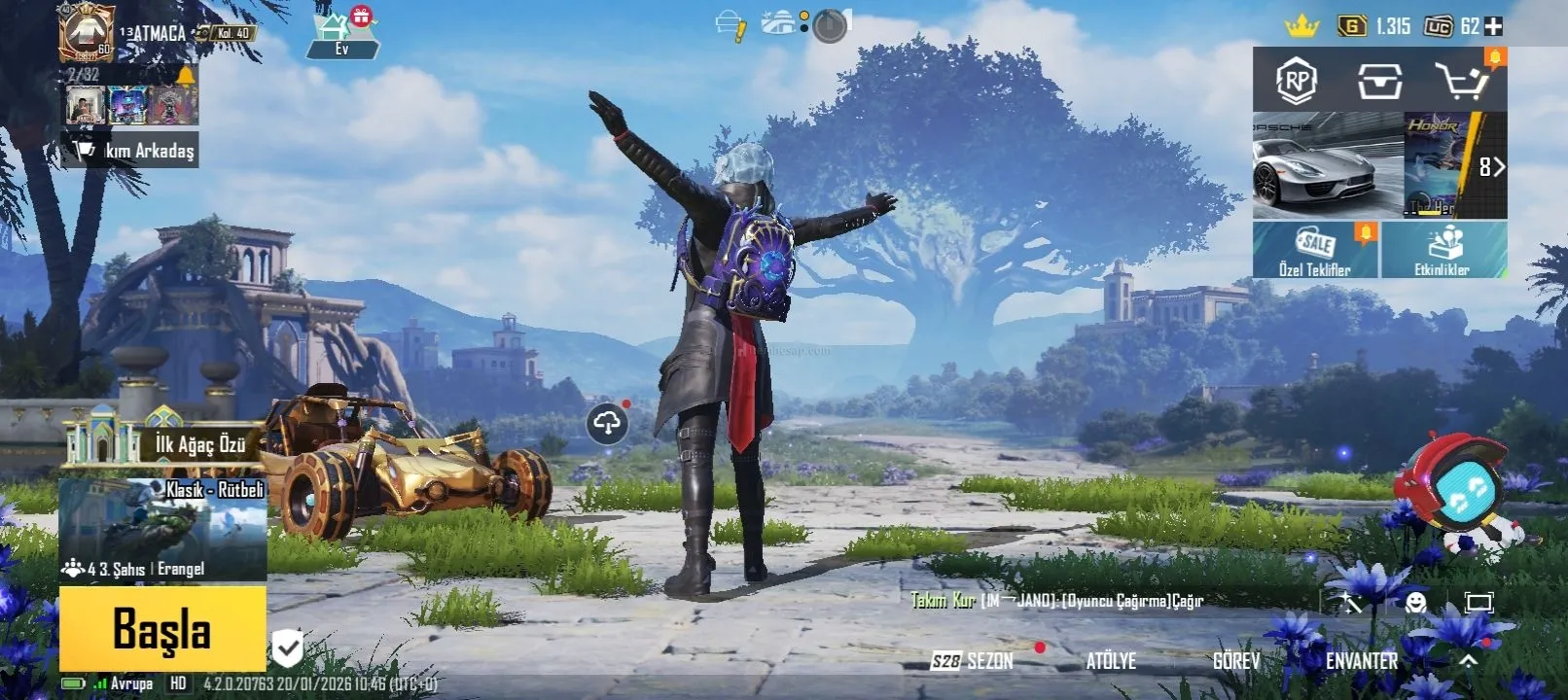Open the Royale Pass RP icon
The image size is (1568, 700).
[x=1296, y=81]
